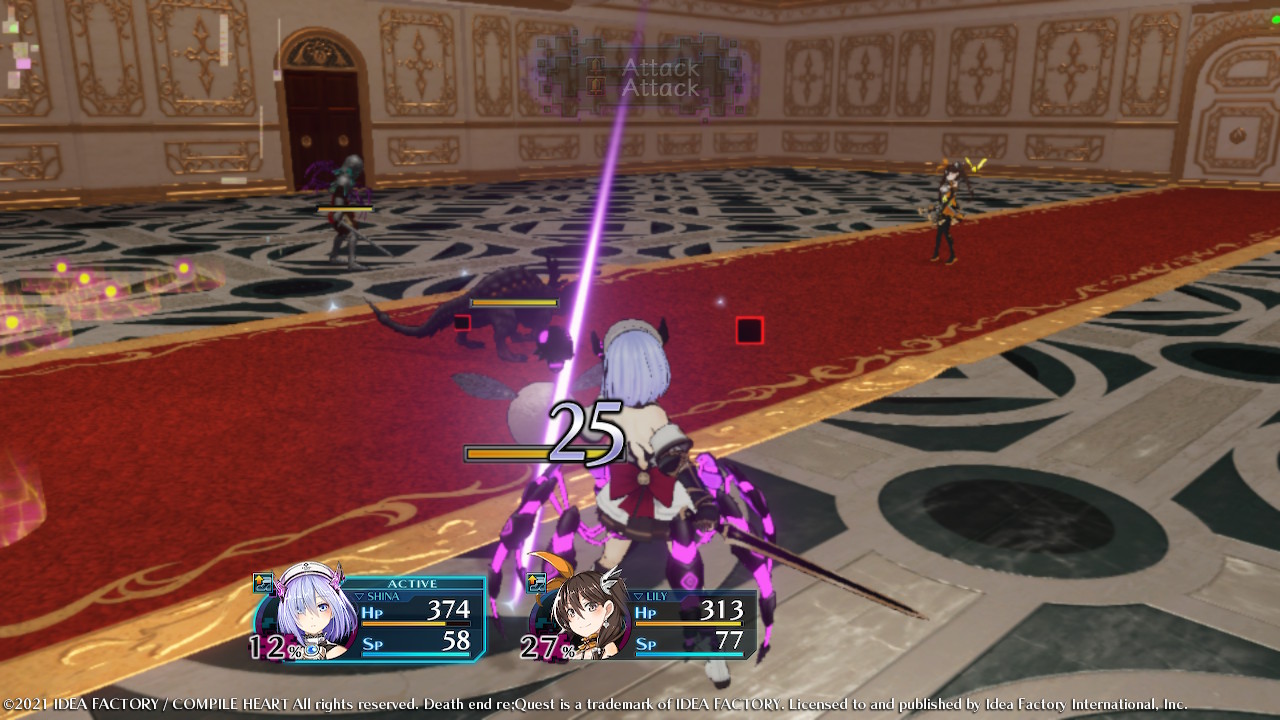This screenshot has width=1280, height=720.
Task: Open Lily's name dropdown arrow
Action: (639, 597)
